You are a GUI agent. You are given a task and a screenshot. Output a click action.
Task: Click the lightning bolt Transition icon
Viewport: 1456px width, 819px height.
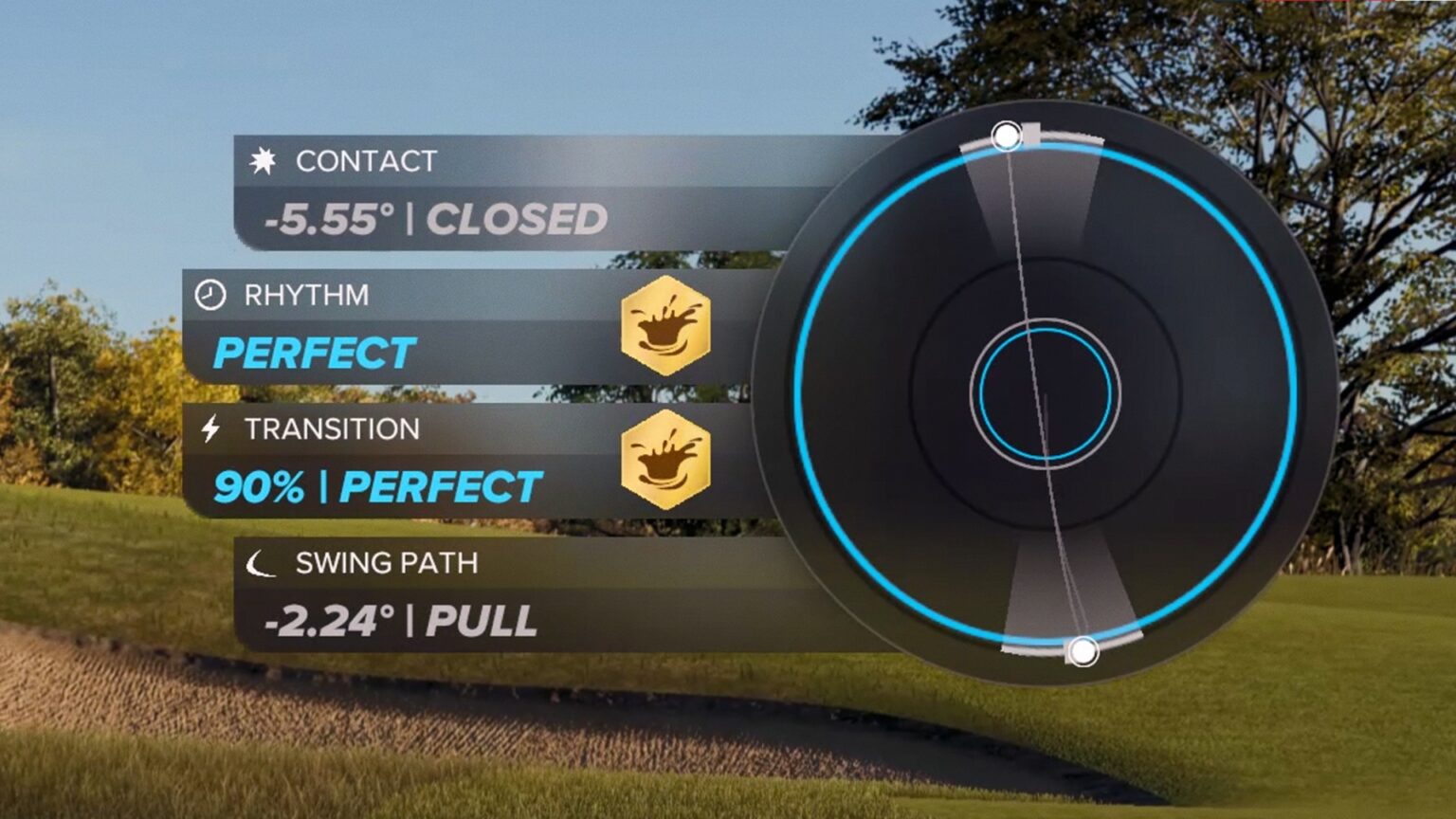pos(209,429)
